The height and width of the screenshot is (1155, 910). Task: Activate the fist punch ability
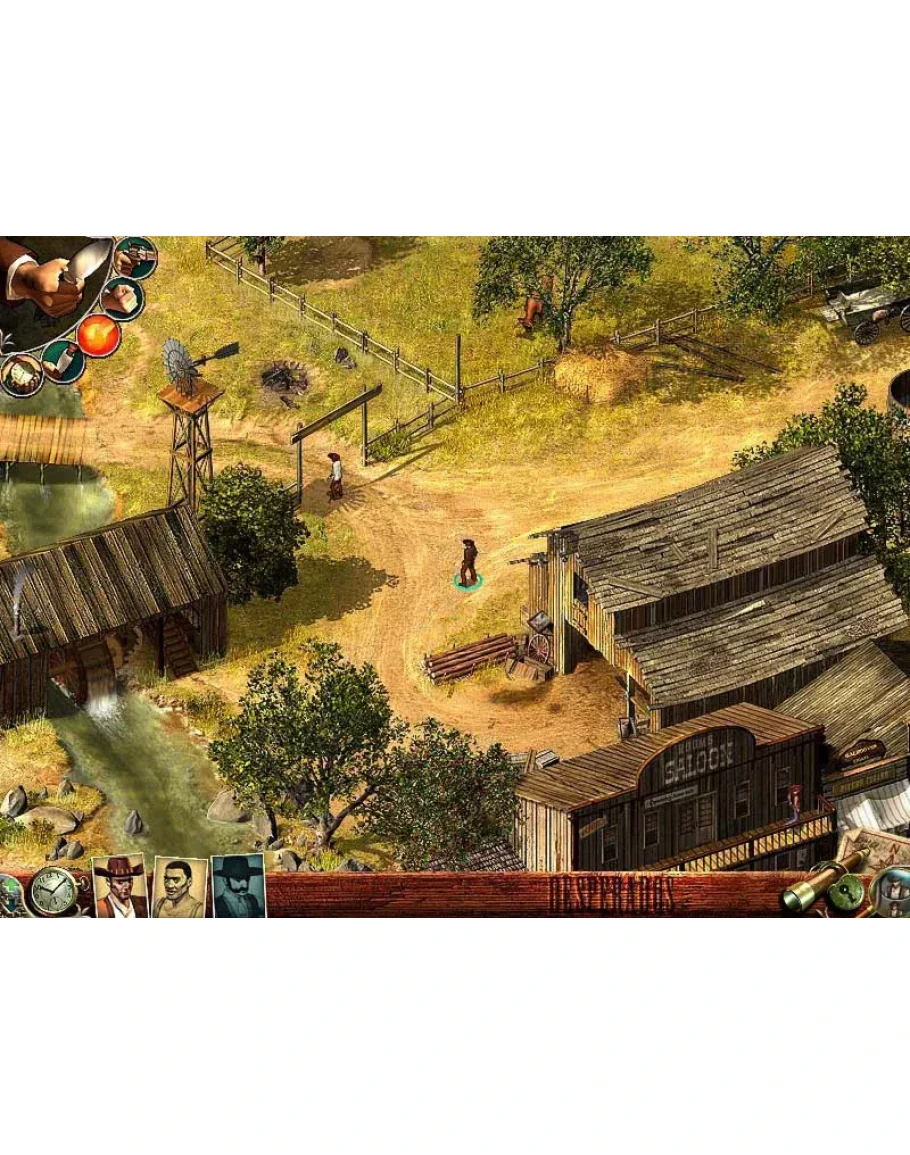[x=122, y=298]
